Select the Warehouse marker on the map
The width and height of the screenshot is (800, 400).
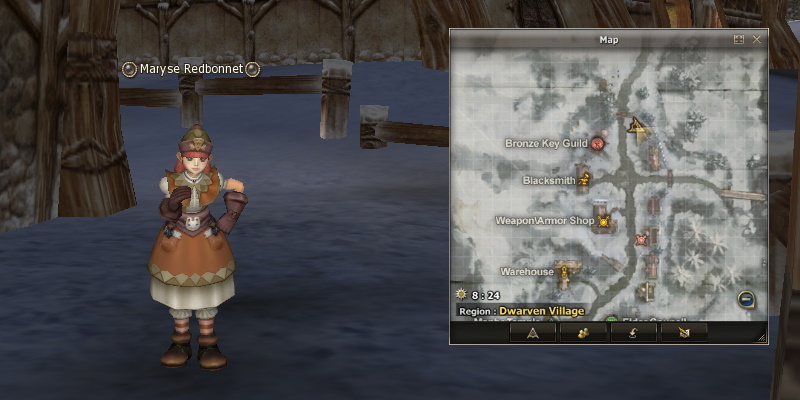click(565, 271)
